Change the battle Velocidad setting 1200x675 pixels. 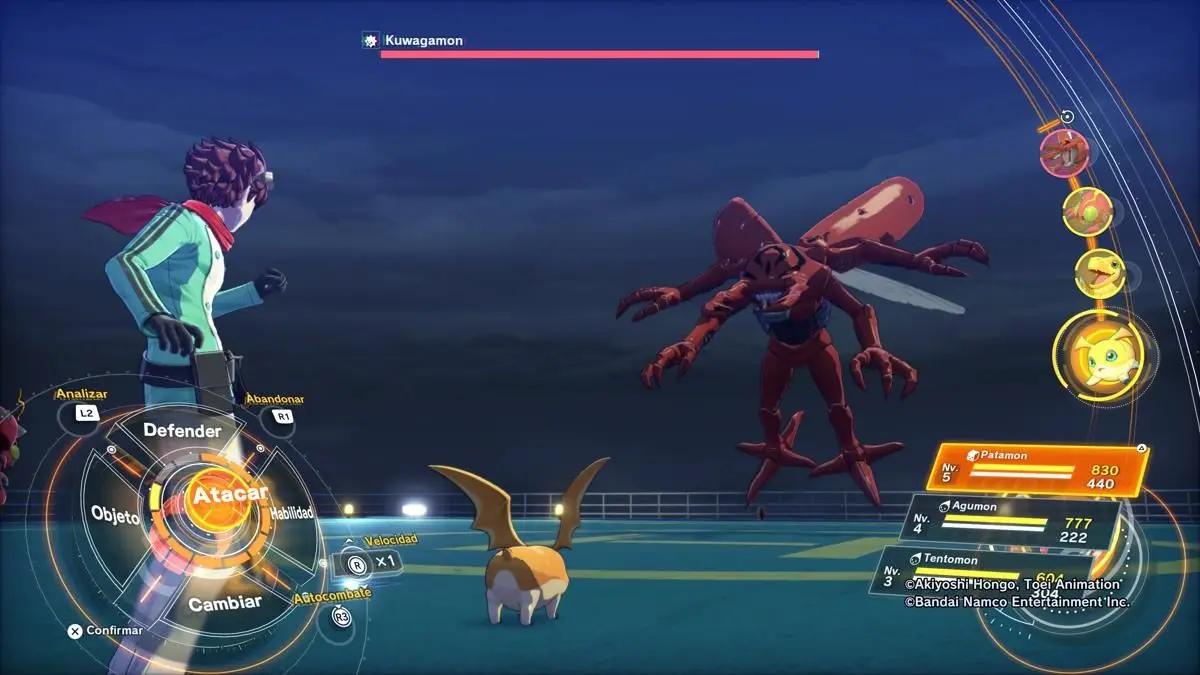click(358, 563)
